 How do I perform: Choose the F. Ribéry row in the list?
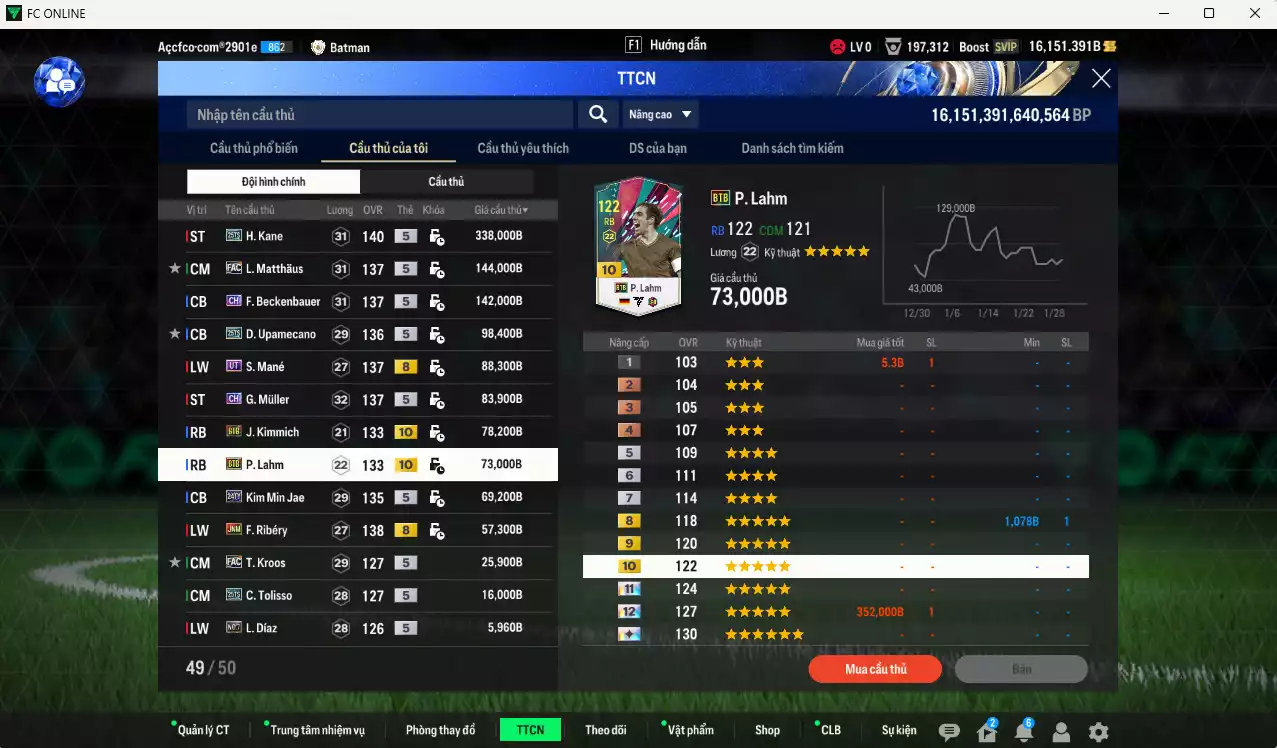pyautogui.click(x=357, y=530)
